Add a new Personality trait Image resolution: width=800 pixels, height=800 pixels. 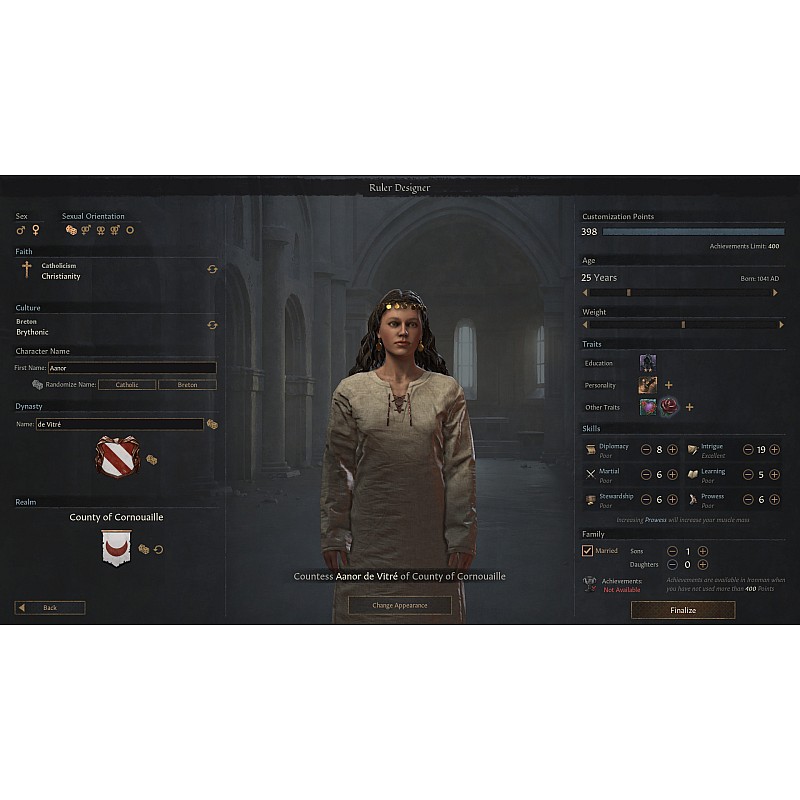(668, 385)
